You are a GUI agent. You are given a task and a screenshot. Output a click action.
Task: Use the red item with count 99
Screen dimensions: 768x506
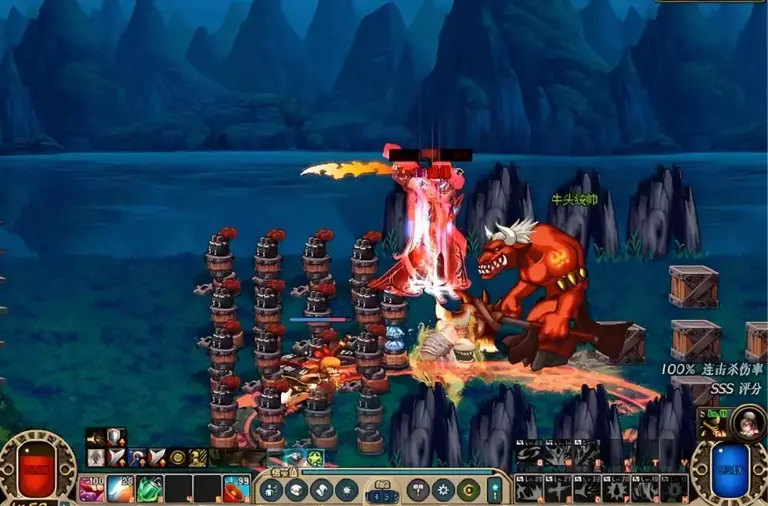tap(237, 489)
